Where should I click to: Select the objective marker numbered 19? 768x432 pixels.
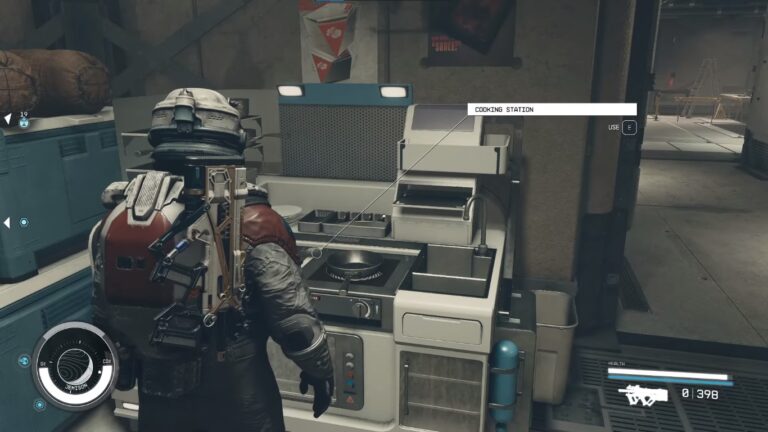pos(23,120)
